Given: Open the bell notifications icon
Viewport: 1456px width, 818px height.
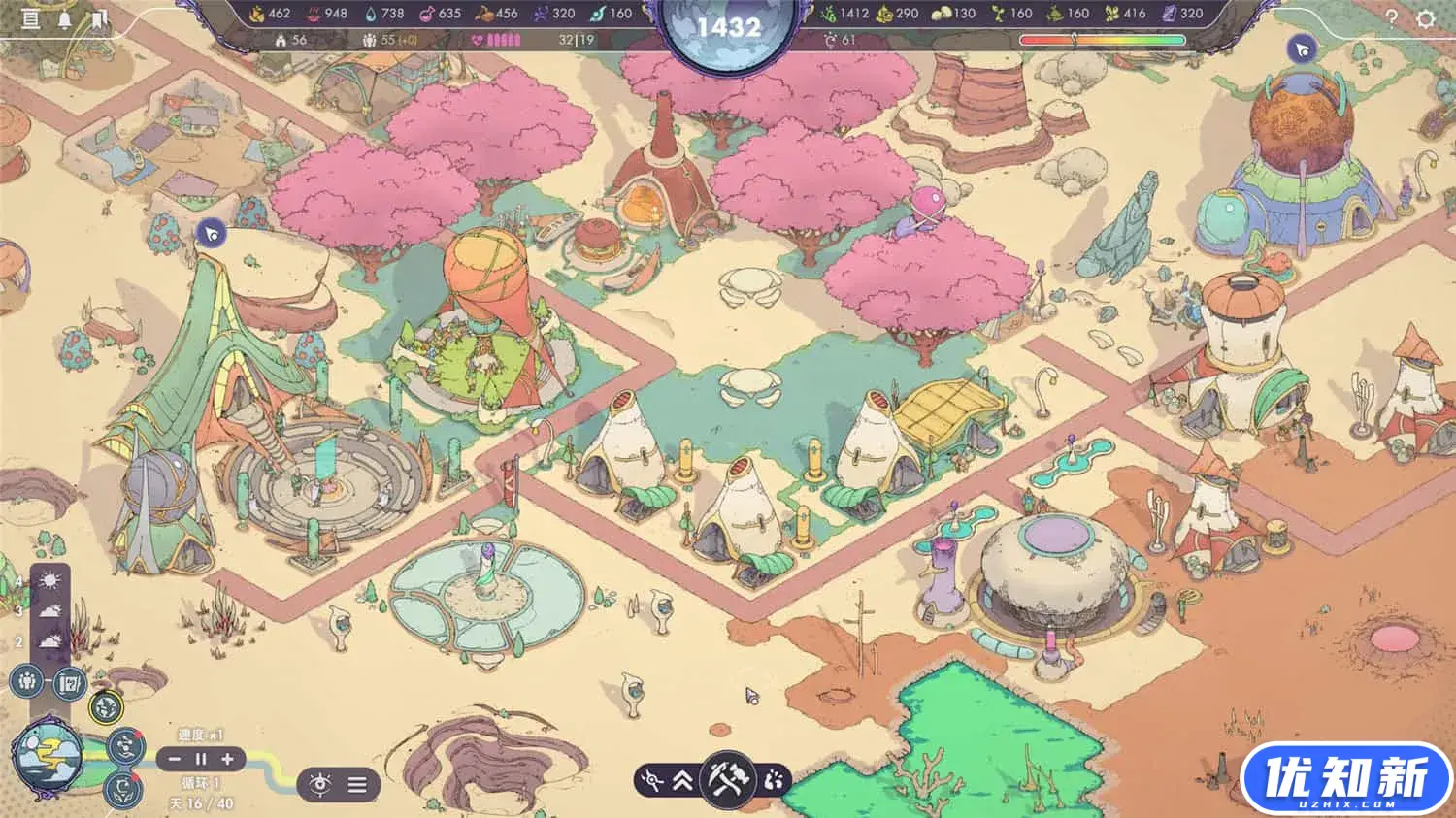Looking at the screenshot, I should (65, 18).
